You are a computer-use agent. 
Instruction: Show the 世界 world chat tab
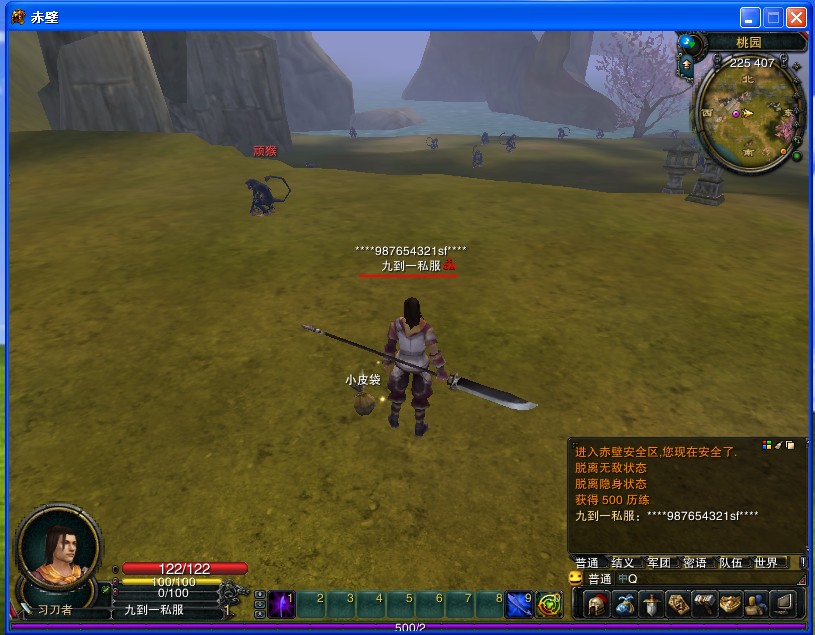point(766,562)
